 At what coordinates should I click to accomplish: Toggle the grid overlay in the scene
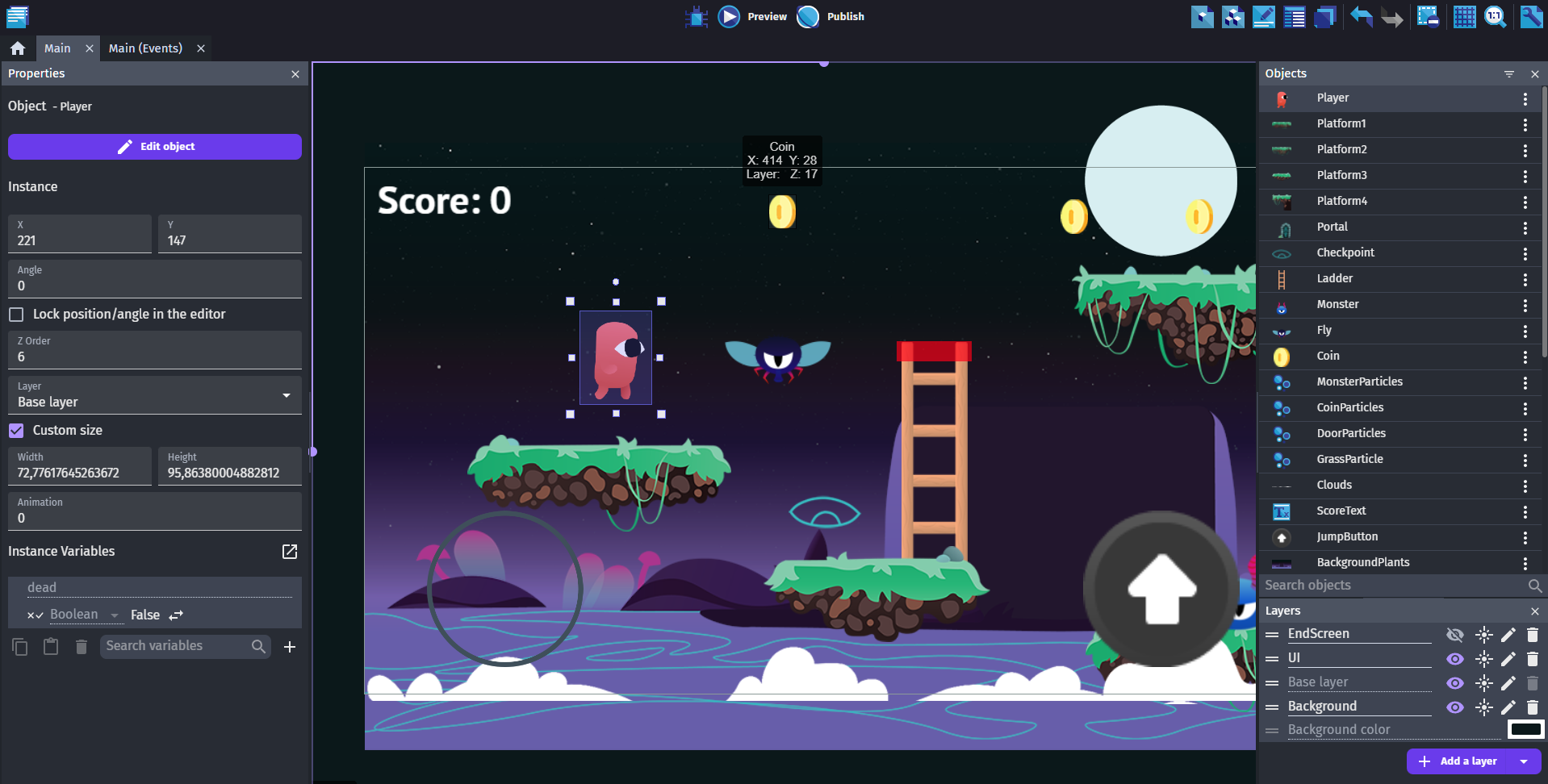tap(1465, 16)
